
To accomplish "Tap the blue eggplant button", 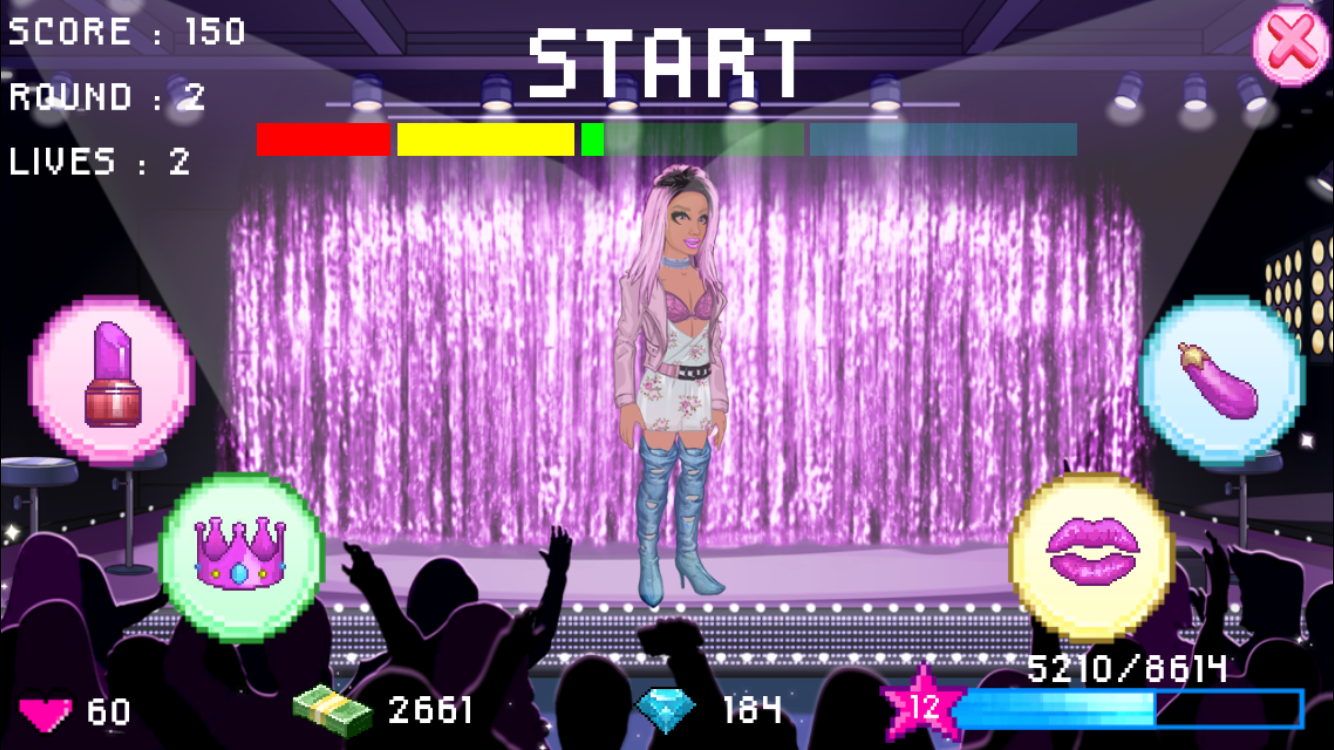I will (x=1220, y=380).
